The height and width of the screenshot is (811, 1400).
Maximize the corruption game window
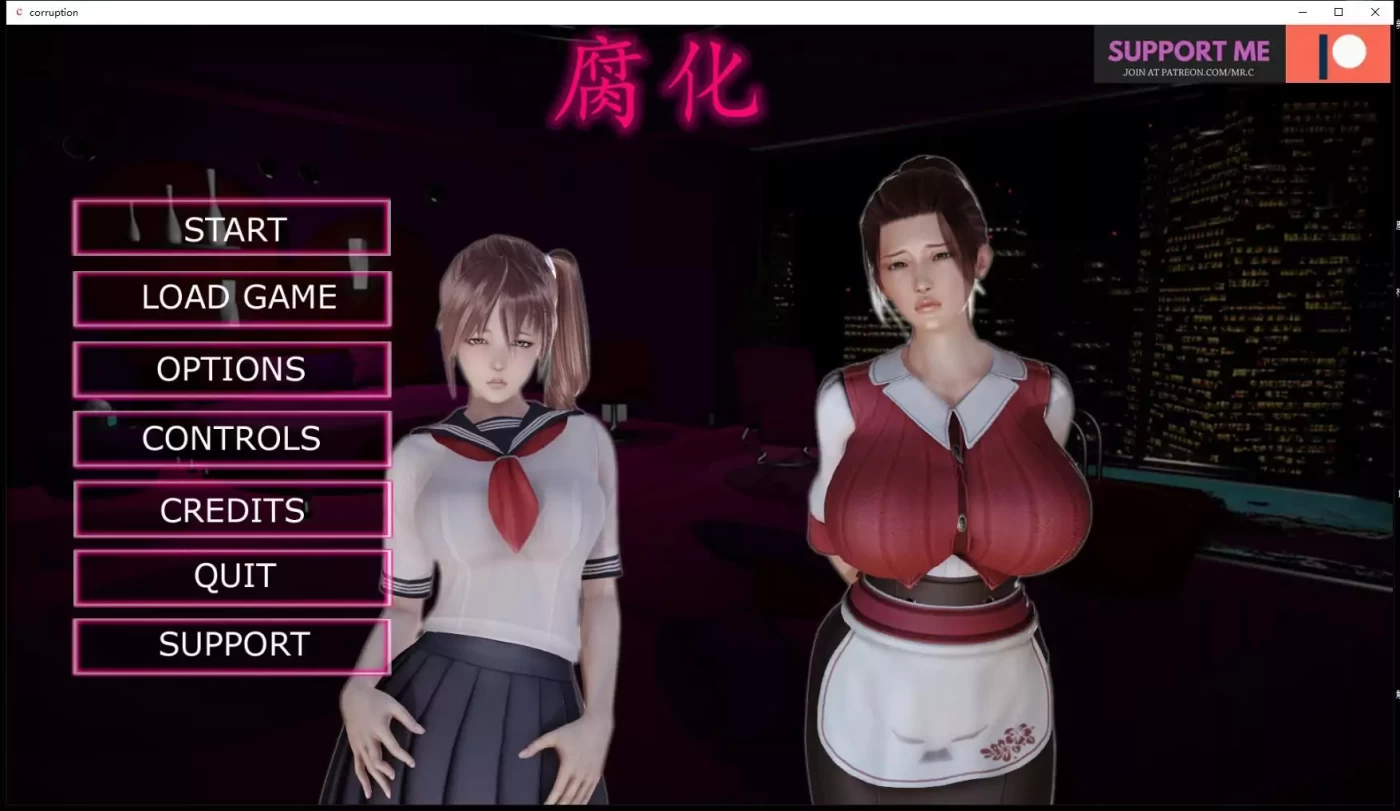pos(1338,12)
